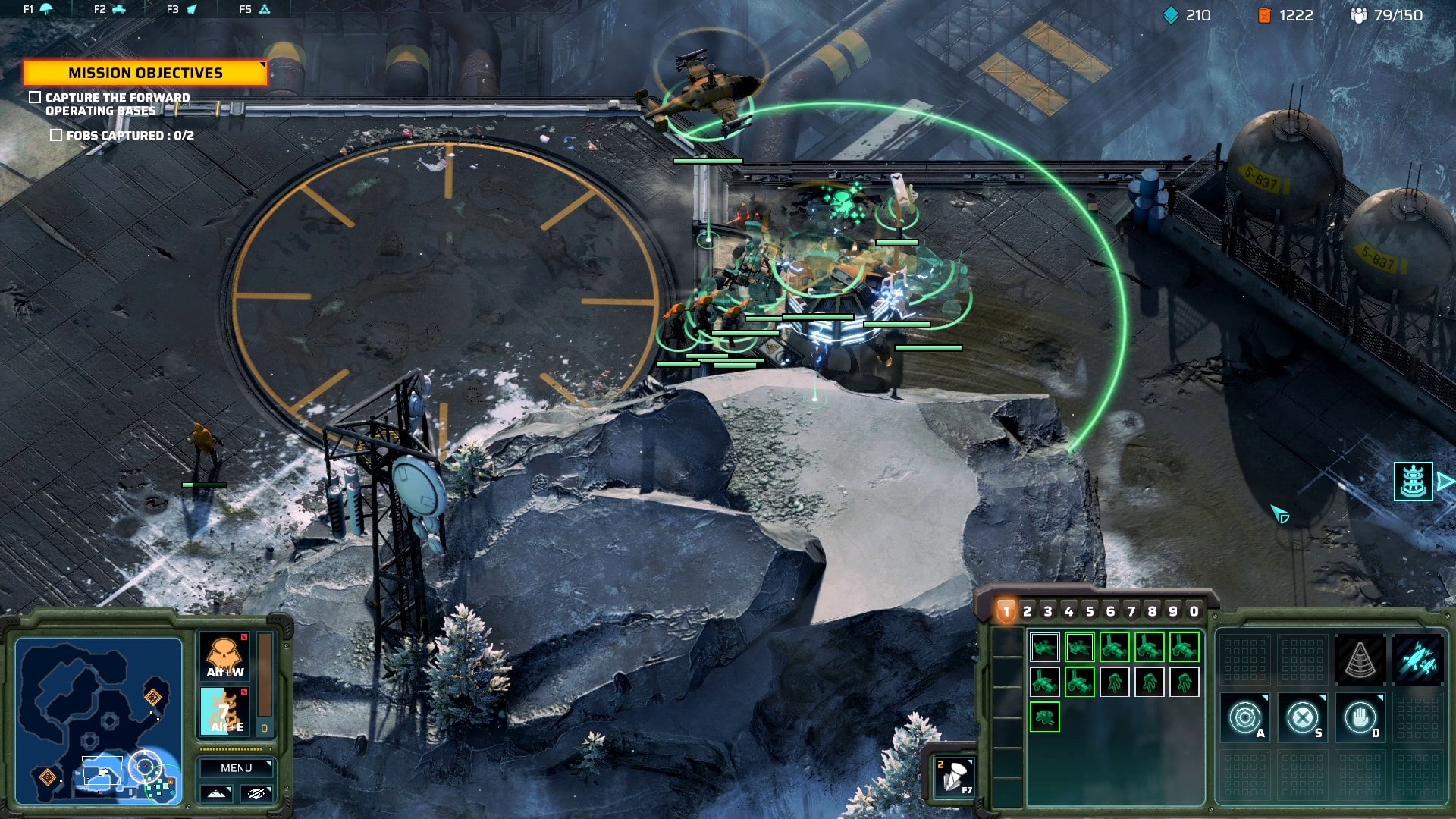Image resolution: width=1456 pixels, height=819 pixels.
Task: Issue the hold position hand command
Action: pyautogui.click(x=1360, y=717)
